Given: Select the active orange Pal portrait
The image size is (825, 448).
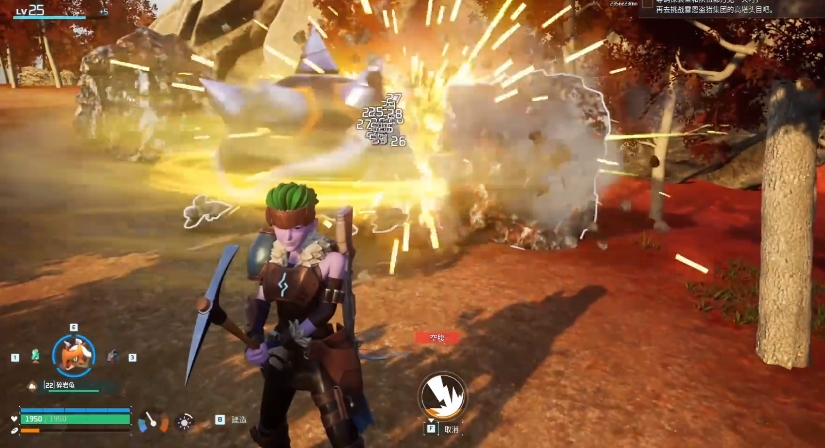Looking at the screenshot, I should click(x=73, y=355).
